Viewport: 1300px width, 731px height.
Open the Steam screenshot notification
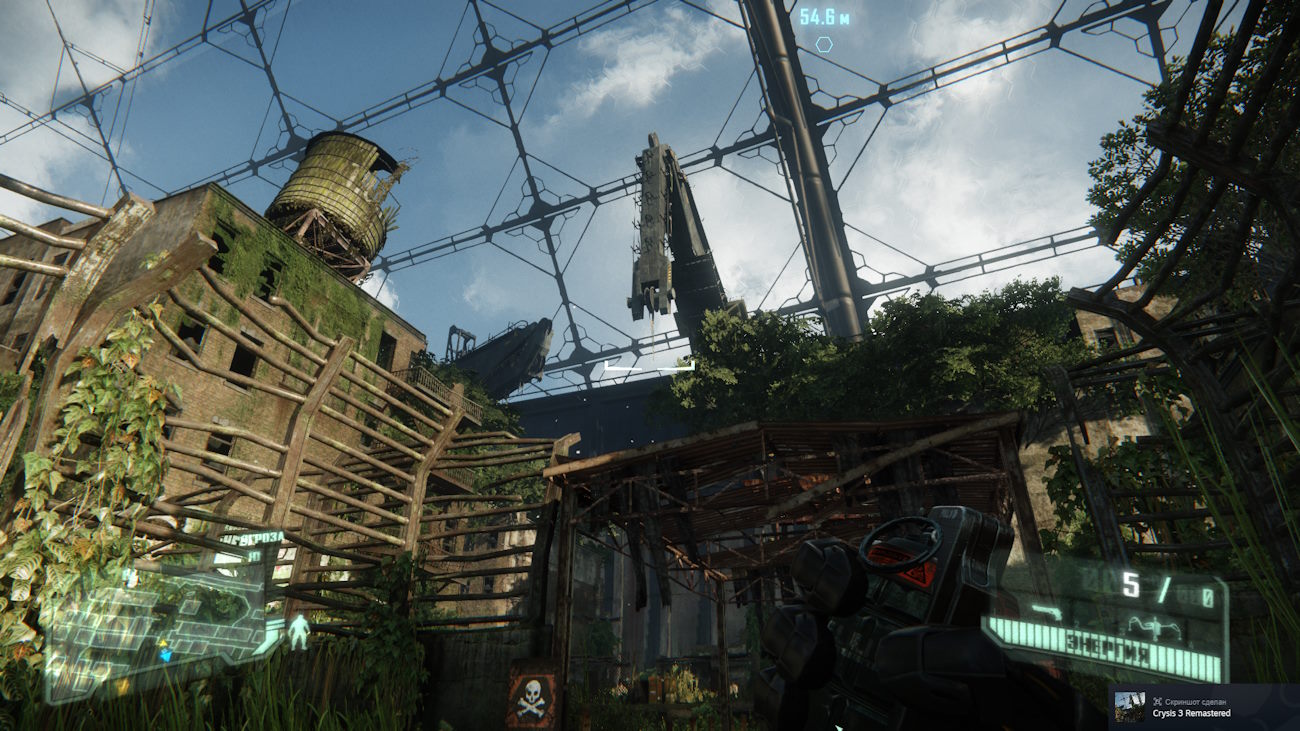click(1203, 707)
